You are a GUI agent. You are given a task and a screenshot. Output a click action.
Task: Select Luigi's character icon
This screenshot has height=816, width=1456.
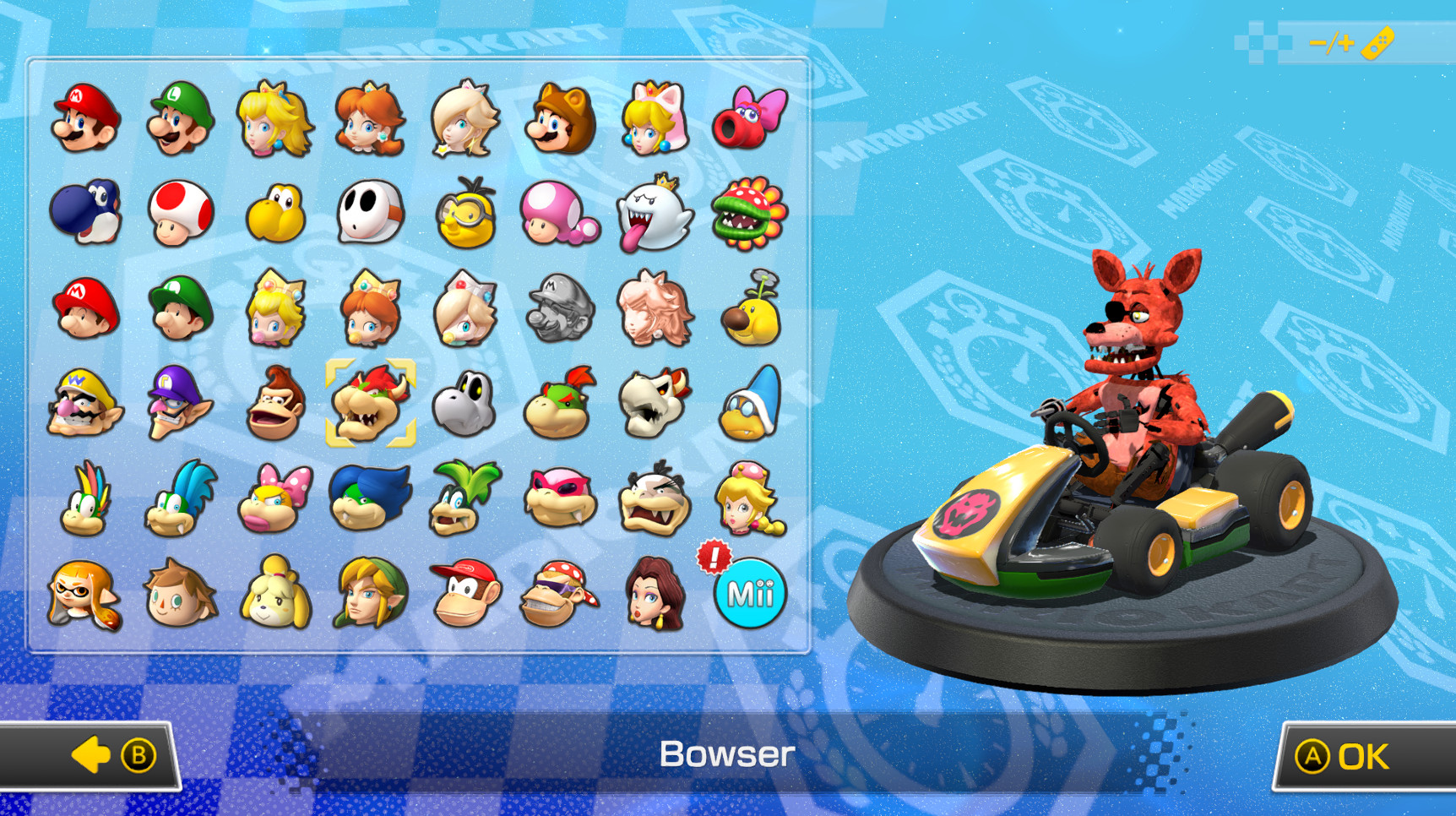[x=179, y=118]
